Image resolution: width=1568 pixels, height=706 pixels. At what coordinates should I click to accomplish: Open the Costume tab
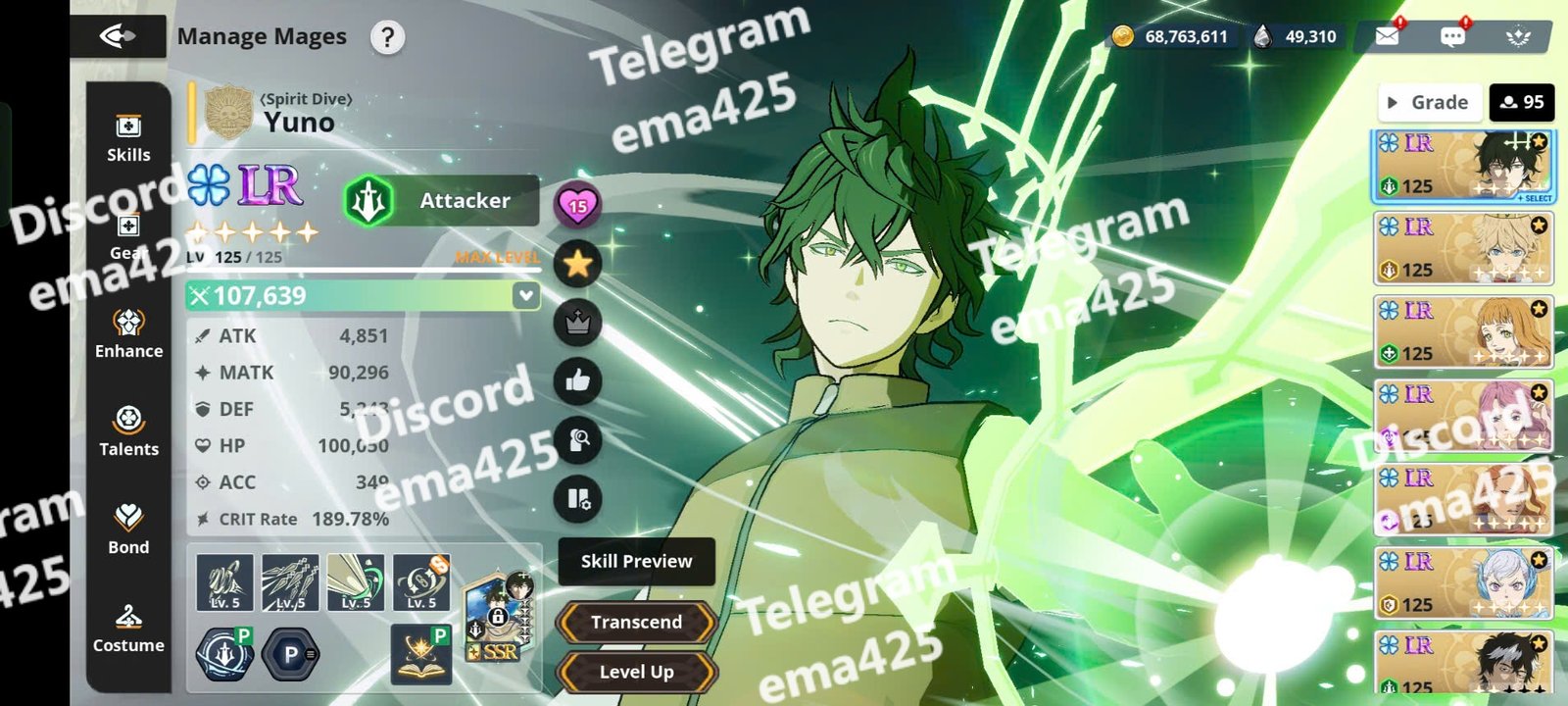pos(128,629)
